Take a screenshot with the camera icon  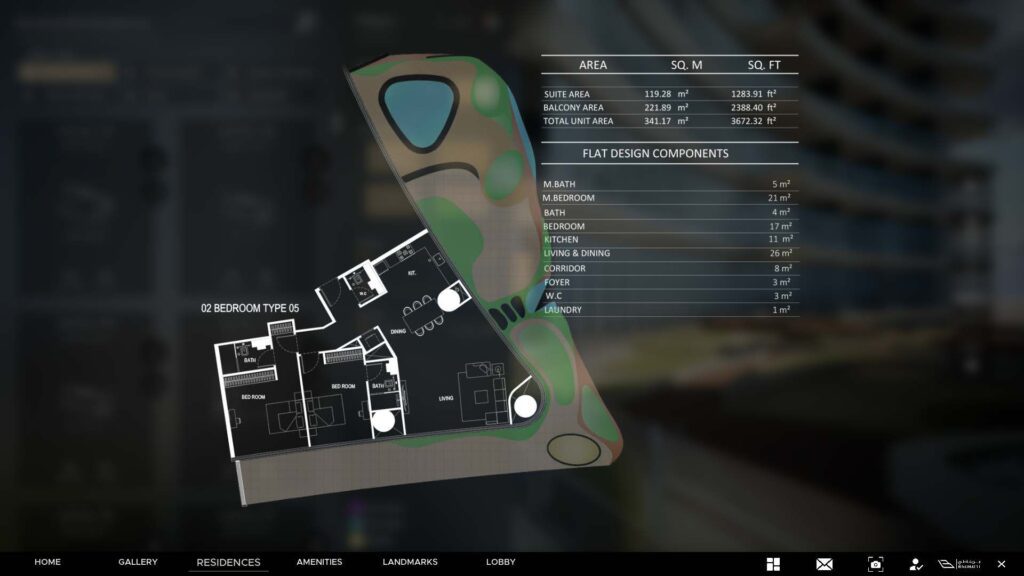tap(875, 564)
